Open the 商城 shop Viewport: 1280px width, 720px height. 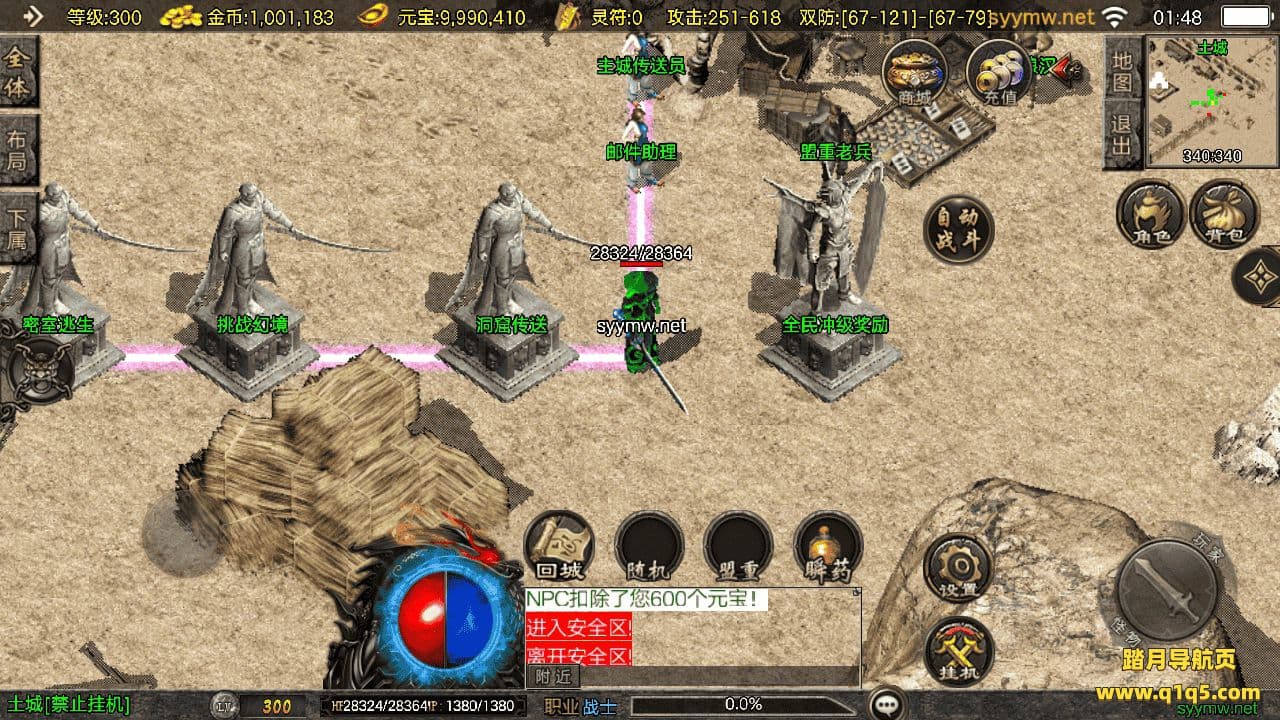coord(915,73)
